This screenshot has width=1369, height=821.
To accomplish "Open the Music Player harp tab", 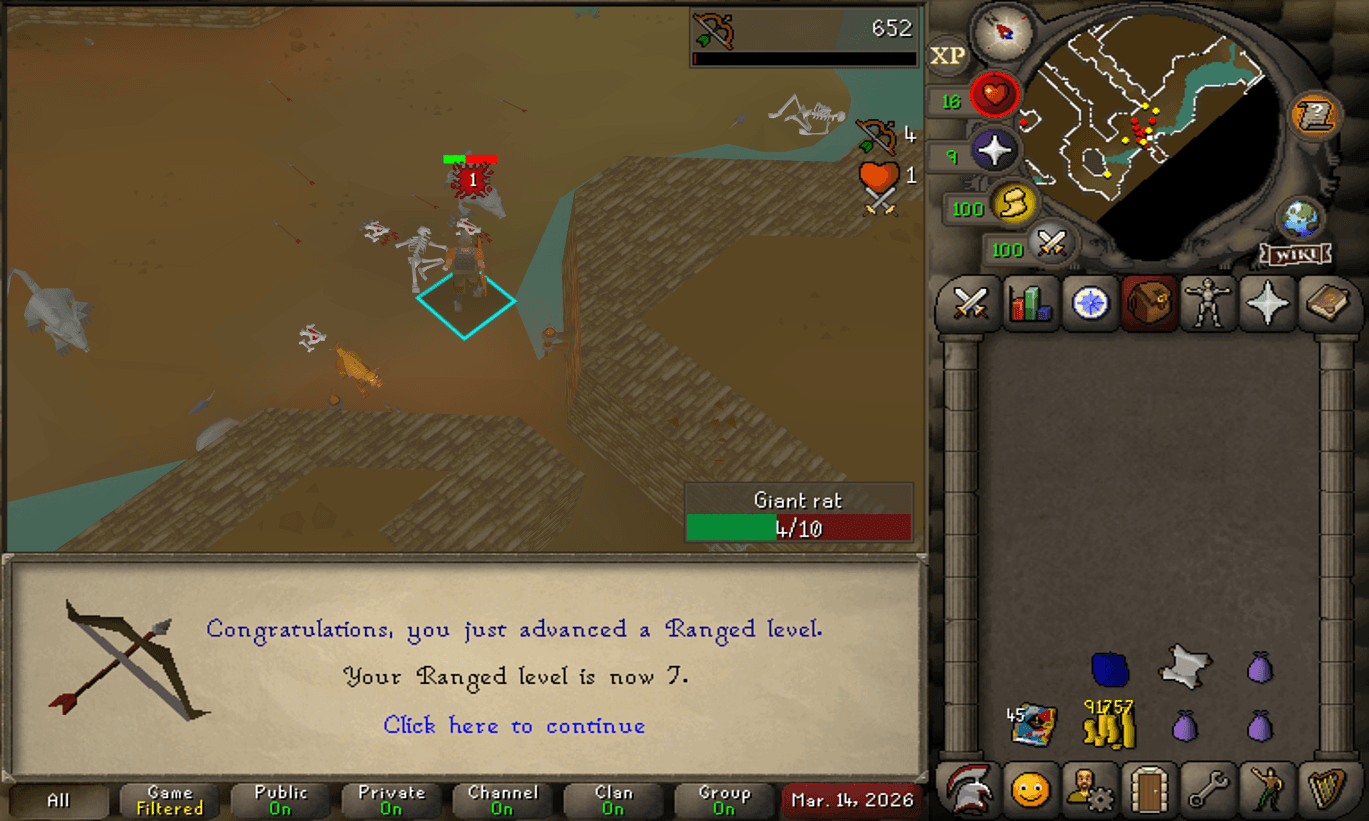I will pyautogui.click(x=1326, y=790).
